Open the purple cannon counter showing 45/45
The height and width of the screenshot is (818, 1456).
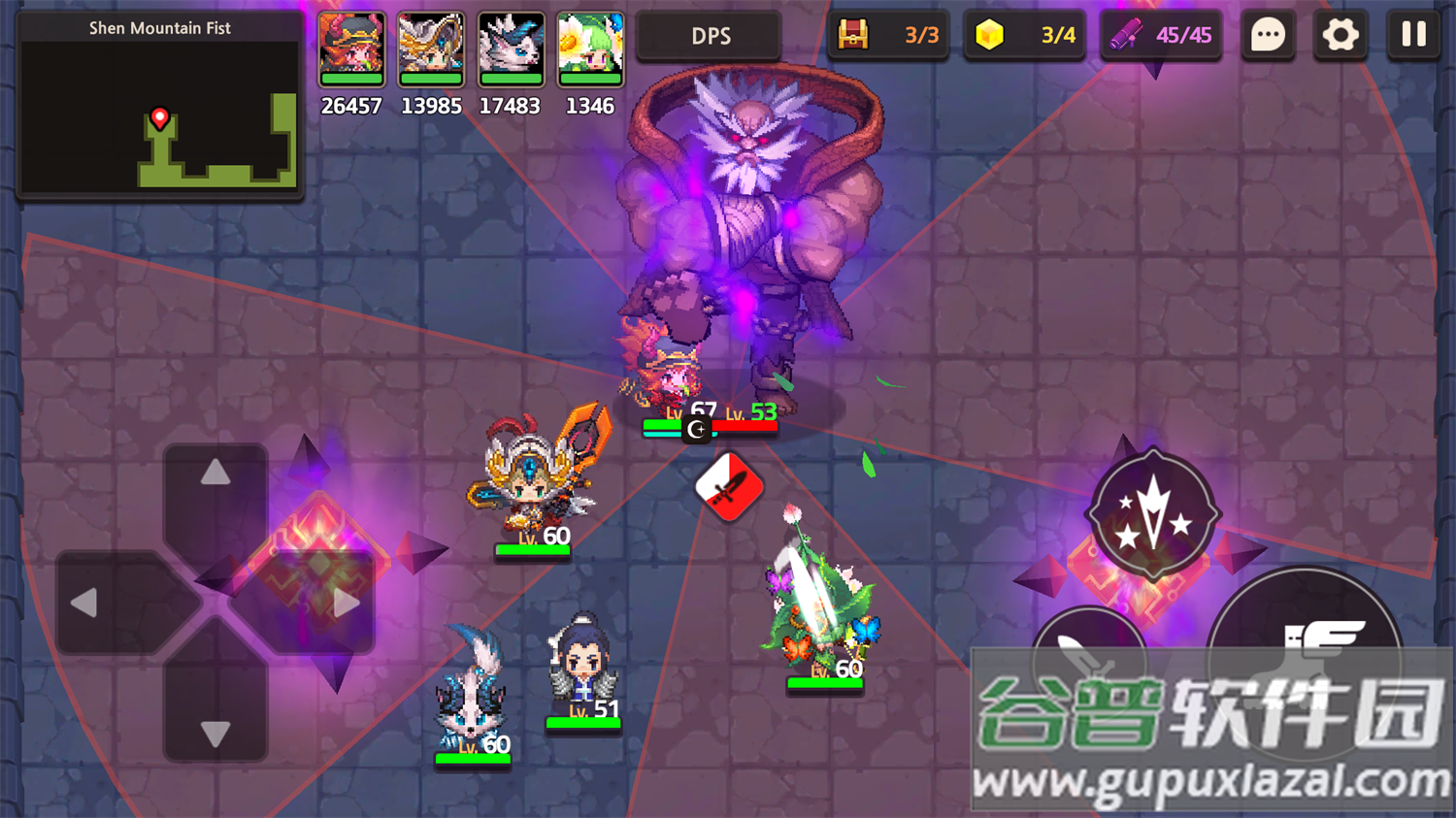pyautogui.click(x=1161, y=35)
